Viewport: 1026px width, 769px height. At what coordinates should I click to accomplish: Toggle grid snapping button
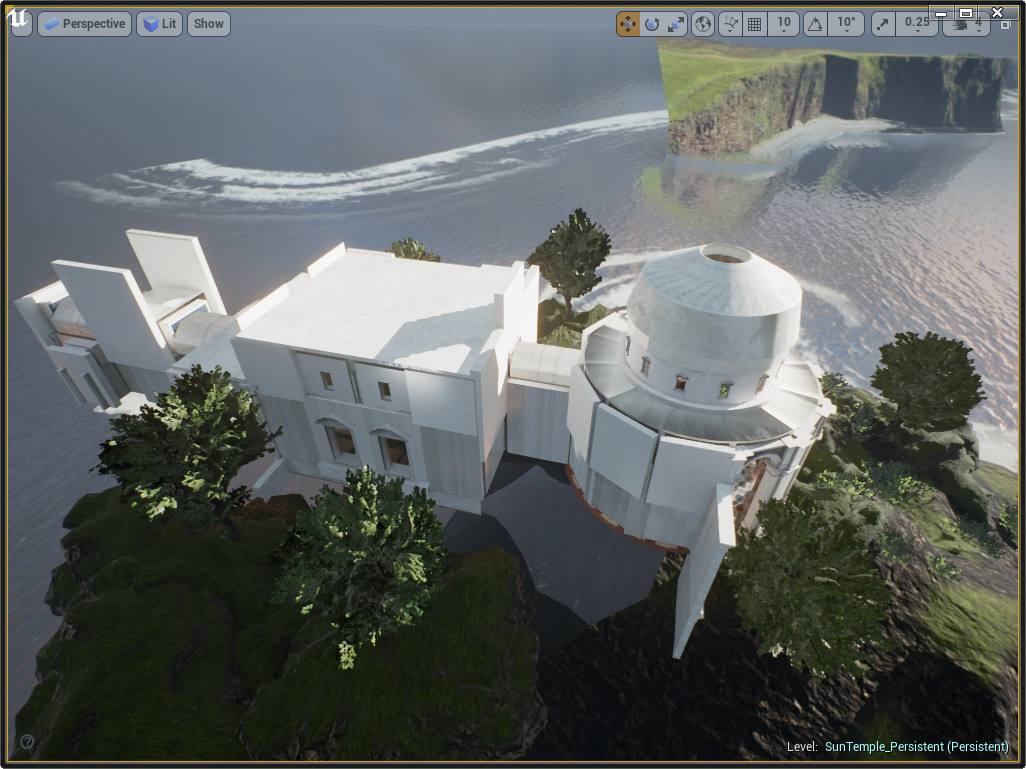pyautogui.click(x=755, y=24)
